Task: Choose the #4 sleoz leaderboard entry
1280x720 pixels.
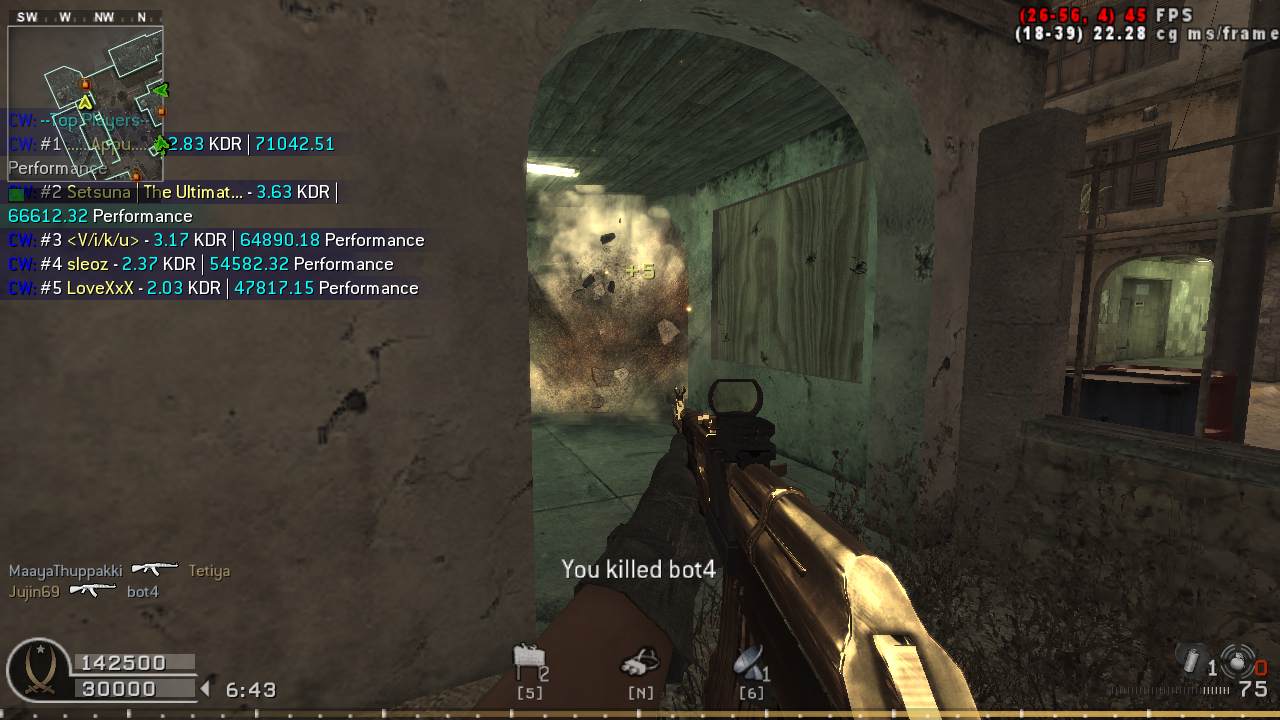Action: pyautogui.click(x=200, y=264)
